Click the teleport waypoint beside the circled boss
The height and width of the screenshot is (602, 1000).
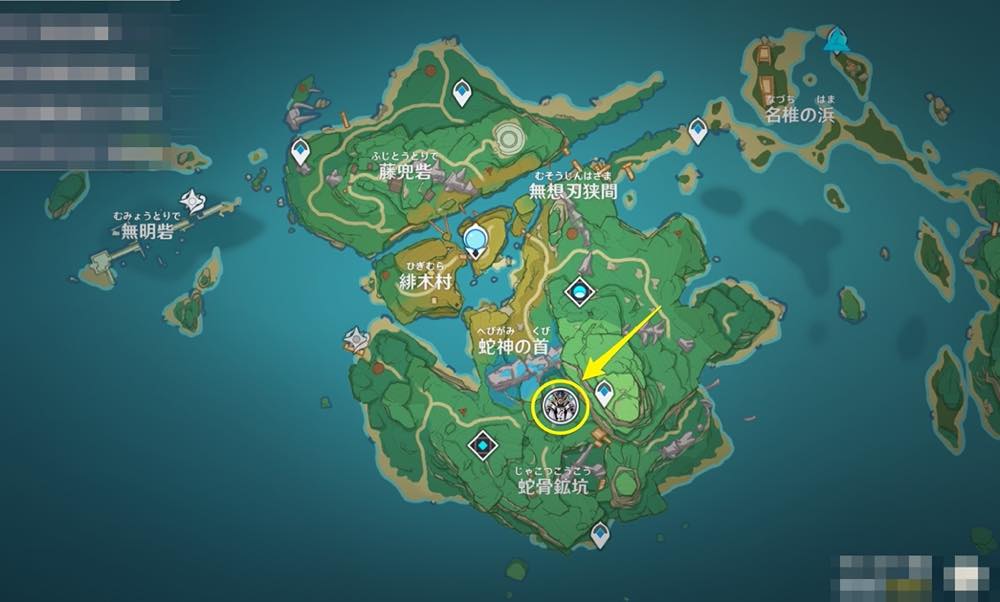click(x=604, y=395)
